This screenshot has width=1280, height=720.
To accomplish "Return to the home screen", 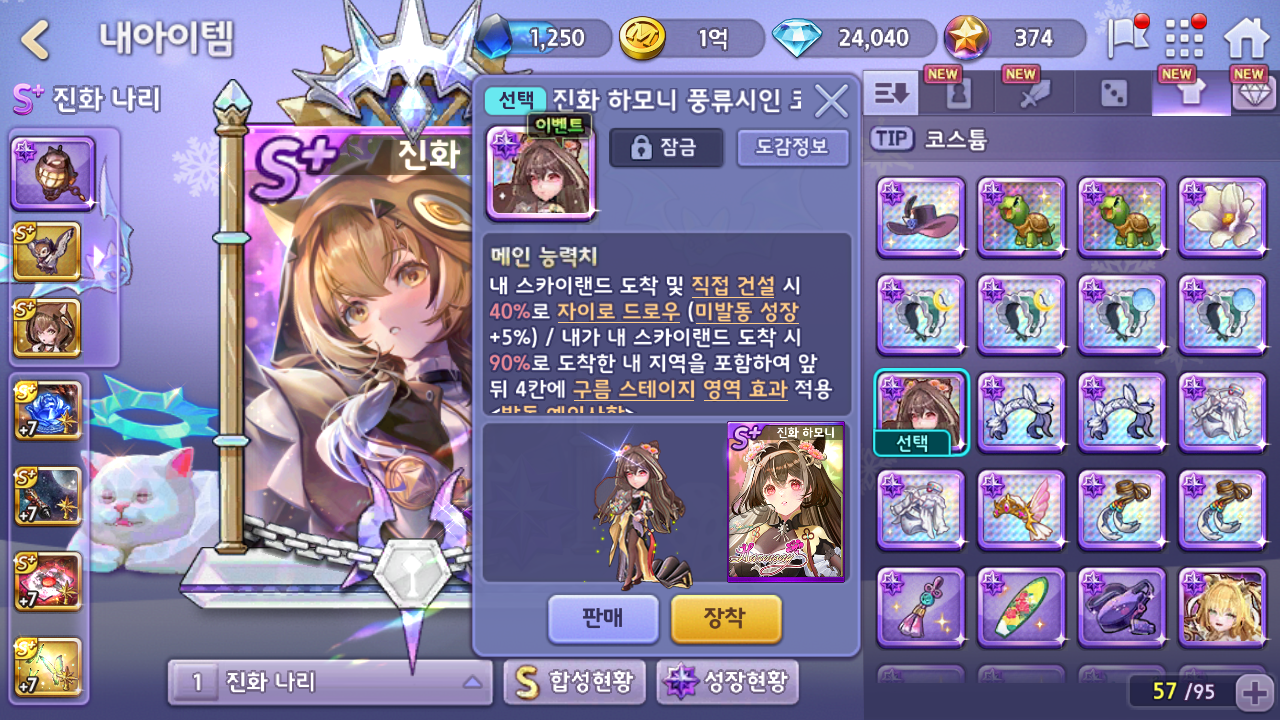I will point(1246,39).
